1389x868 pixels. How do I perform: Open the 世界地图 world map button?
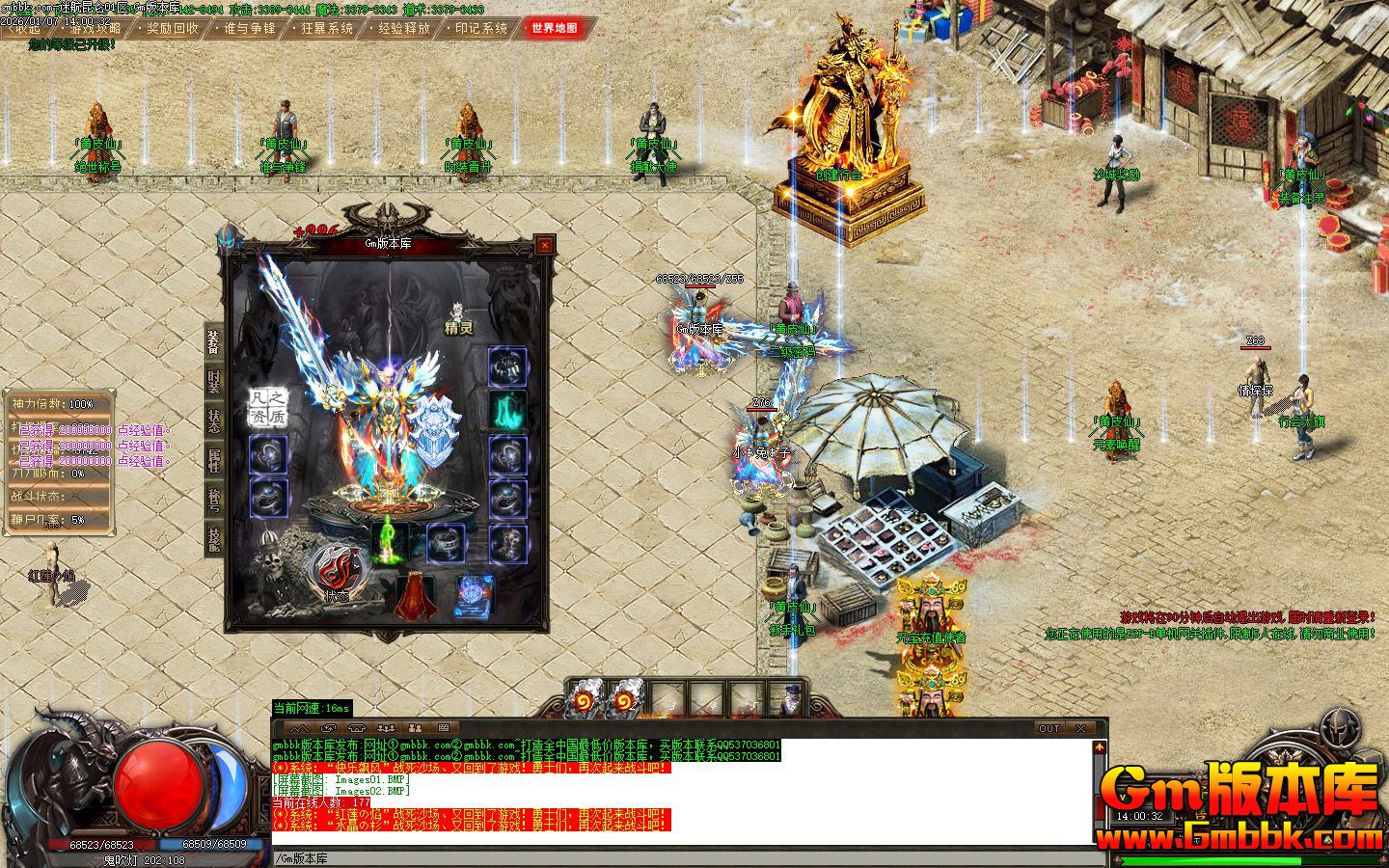pyautogui.click(x=554, y=28)
